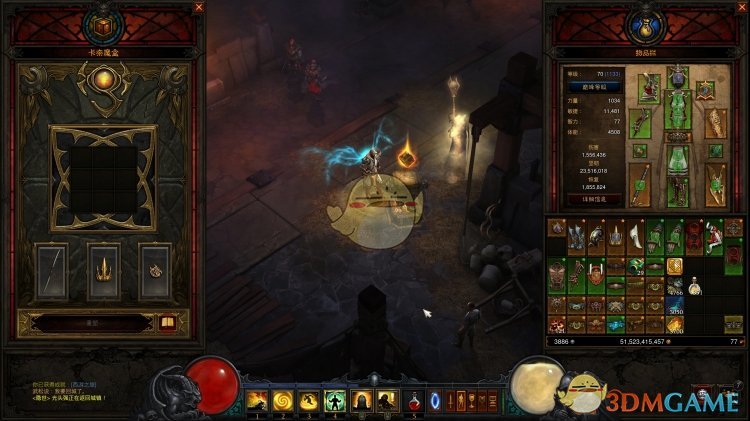This screenshot has height=421, width=750.
Task: Select the jewelry power slot with ring
Action: [x=155, y=271]
